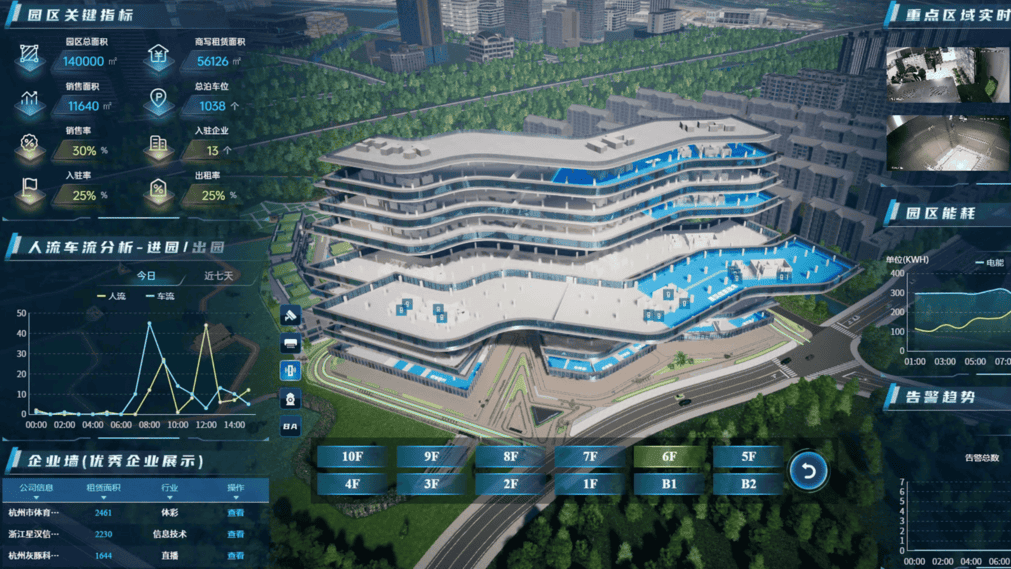Show floor 8F
The image size is (1011, 569).
tap(510, 457)
